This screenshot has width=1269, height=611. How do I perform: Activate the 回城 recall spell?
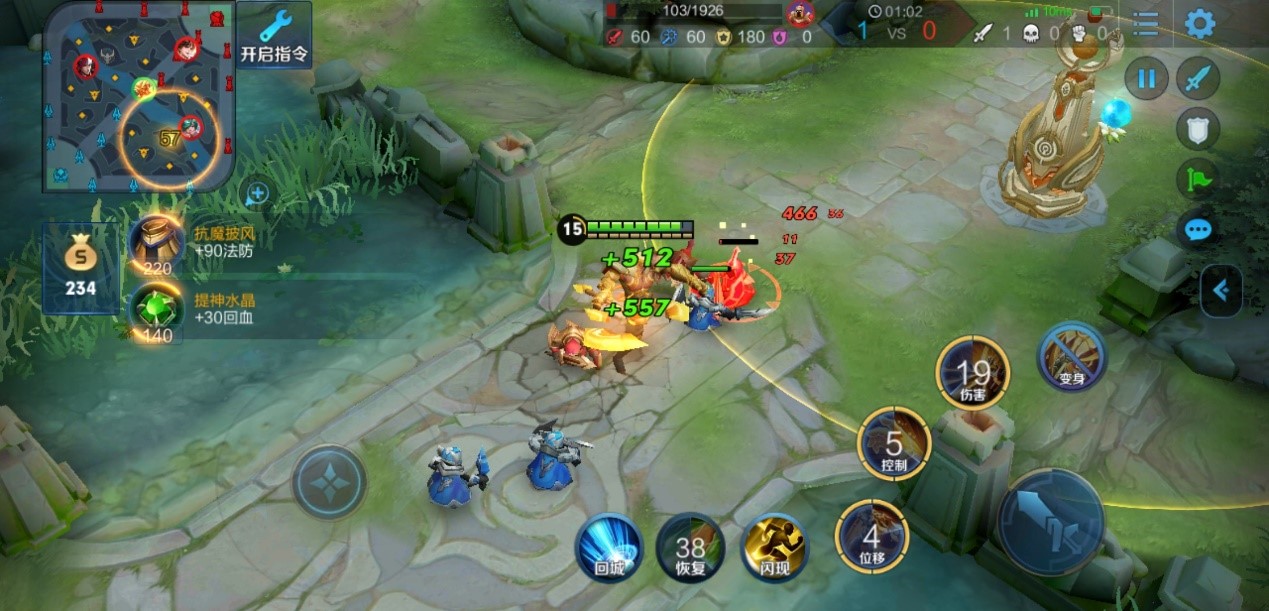pos(609,547)
